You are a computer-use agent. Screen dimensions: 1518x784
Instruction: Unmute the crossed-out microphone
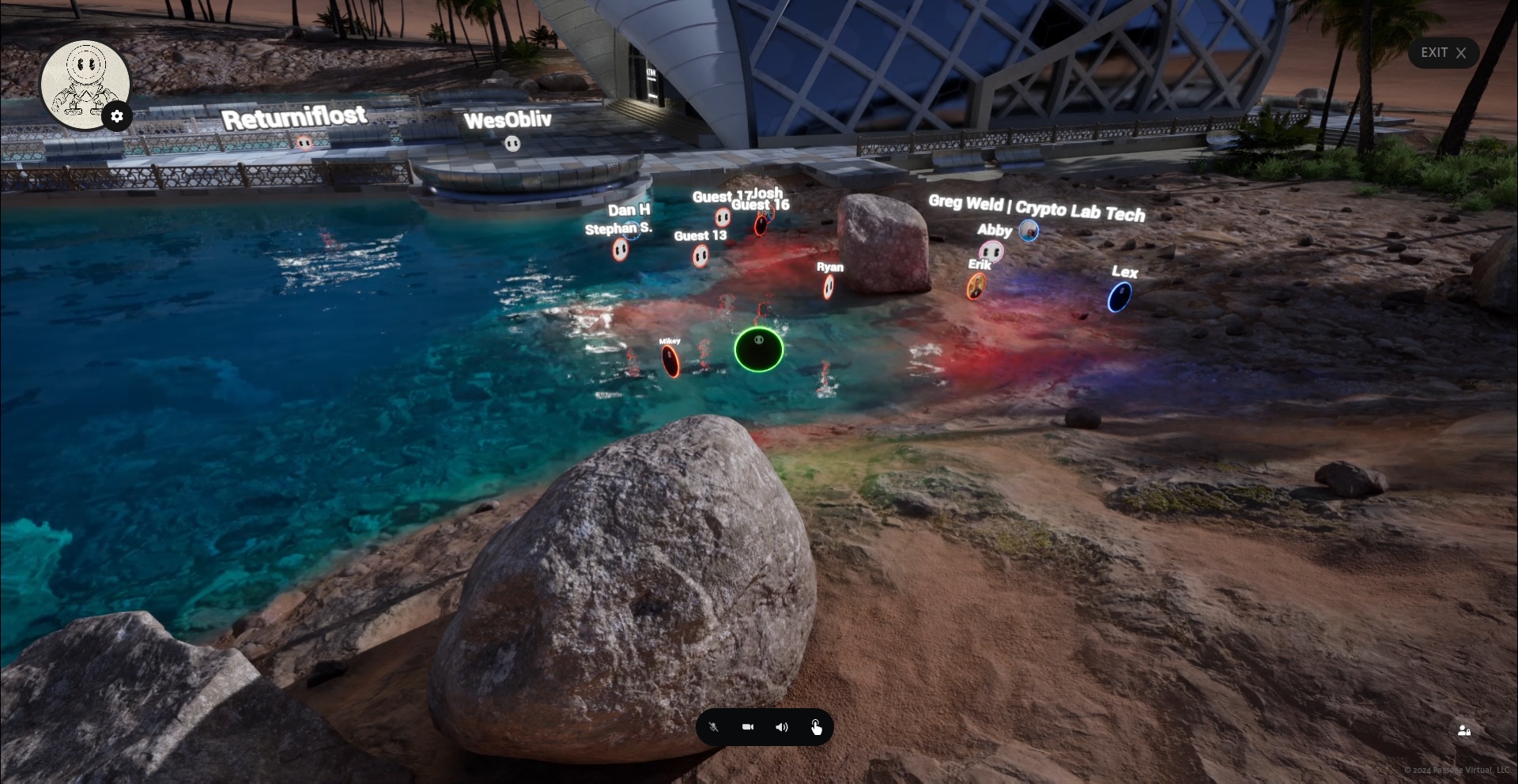coord(714,727)
